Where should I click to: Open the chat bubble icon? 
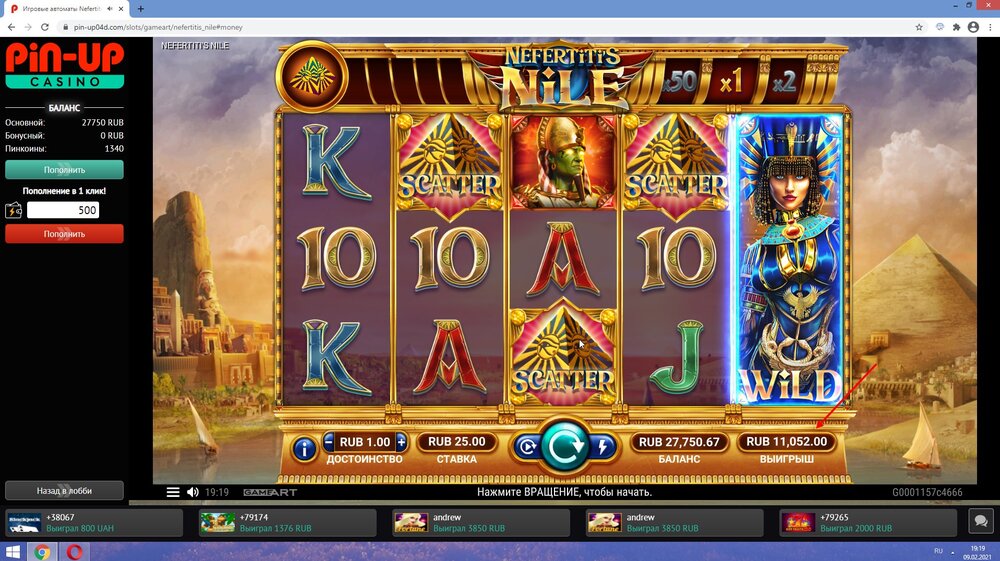pyautogui.click(x=979, y=521)
